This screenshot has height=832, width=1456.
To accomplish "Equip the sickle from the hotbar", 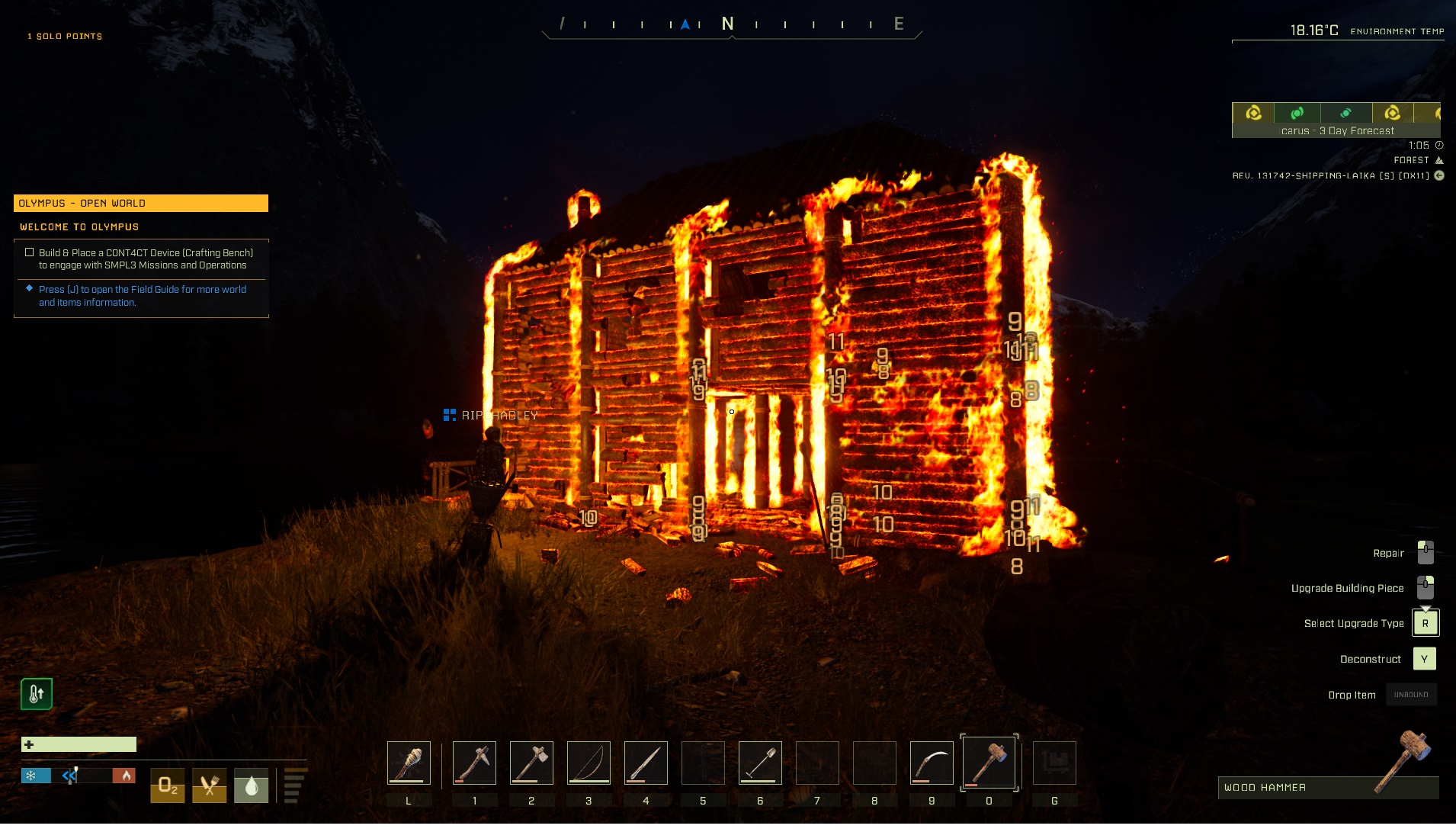I will tap(932, 763).
